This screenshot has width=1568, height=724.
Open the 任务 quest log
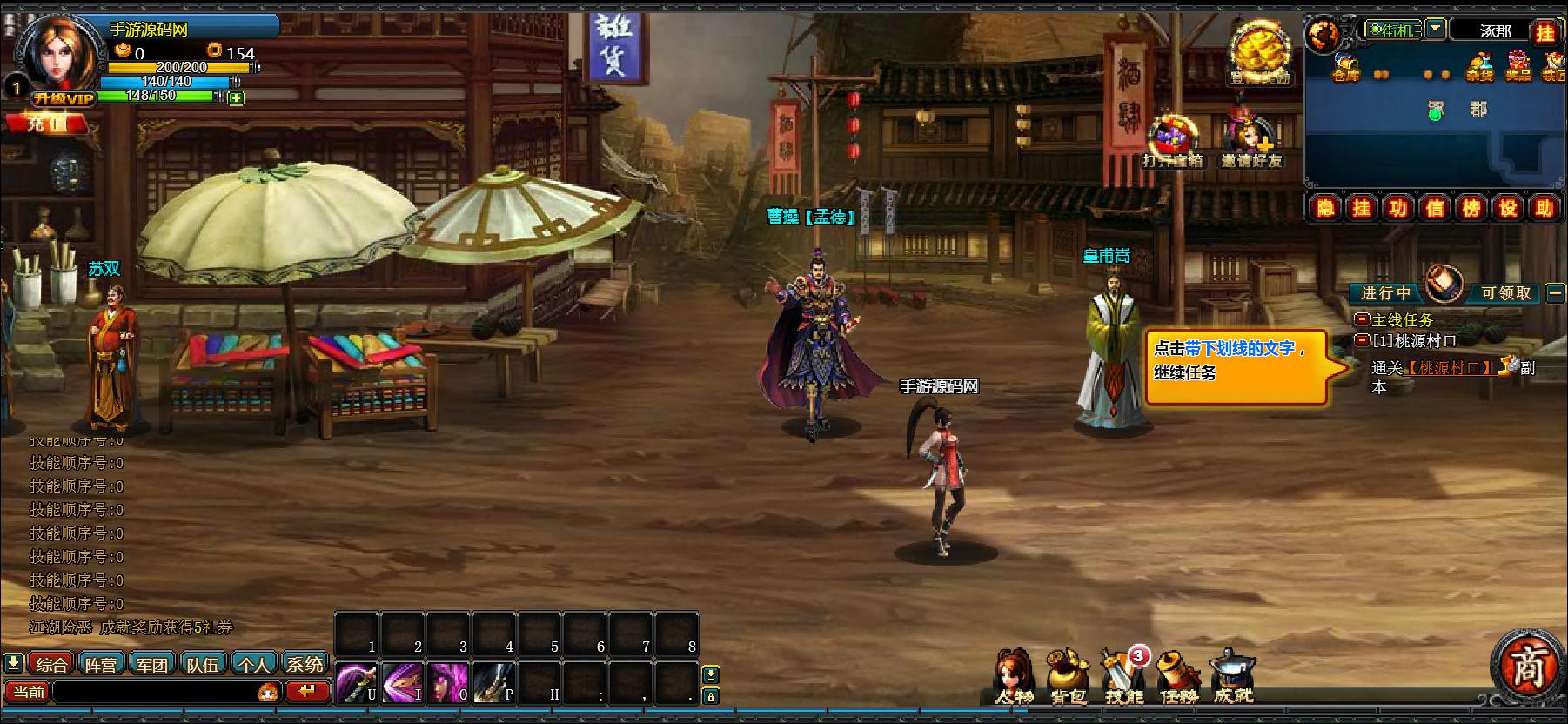pyautogui.click(x=1179, y=676)
